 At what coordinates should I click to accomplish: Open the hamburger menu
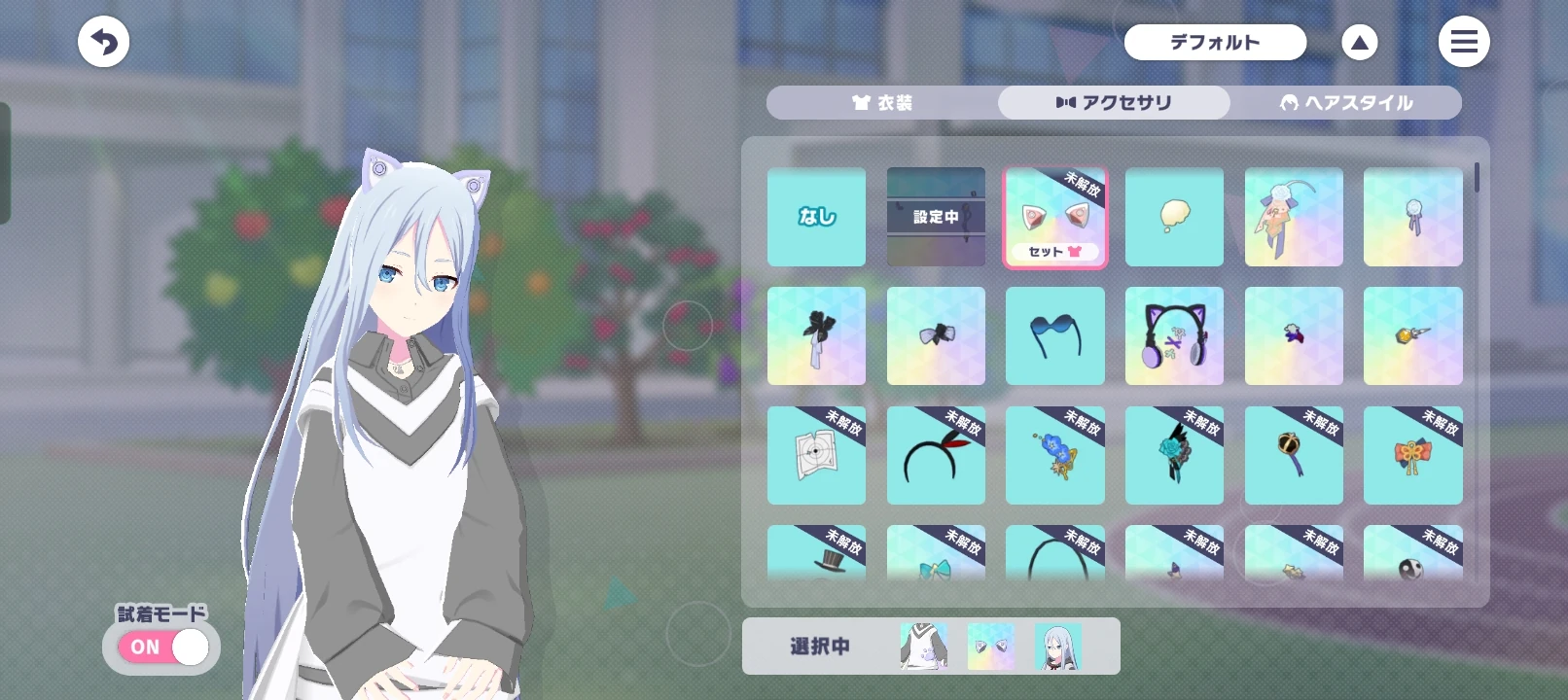1464,42
